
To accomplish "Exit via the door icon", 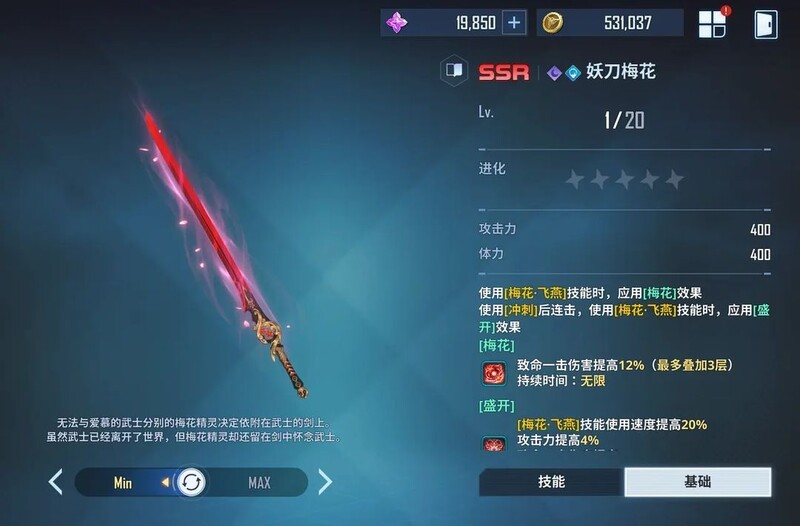I will click(766, 24).
